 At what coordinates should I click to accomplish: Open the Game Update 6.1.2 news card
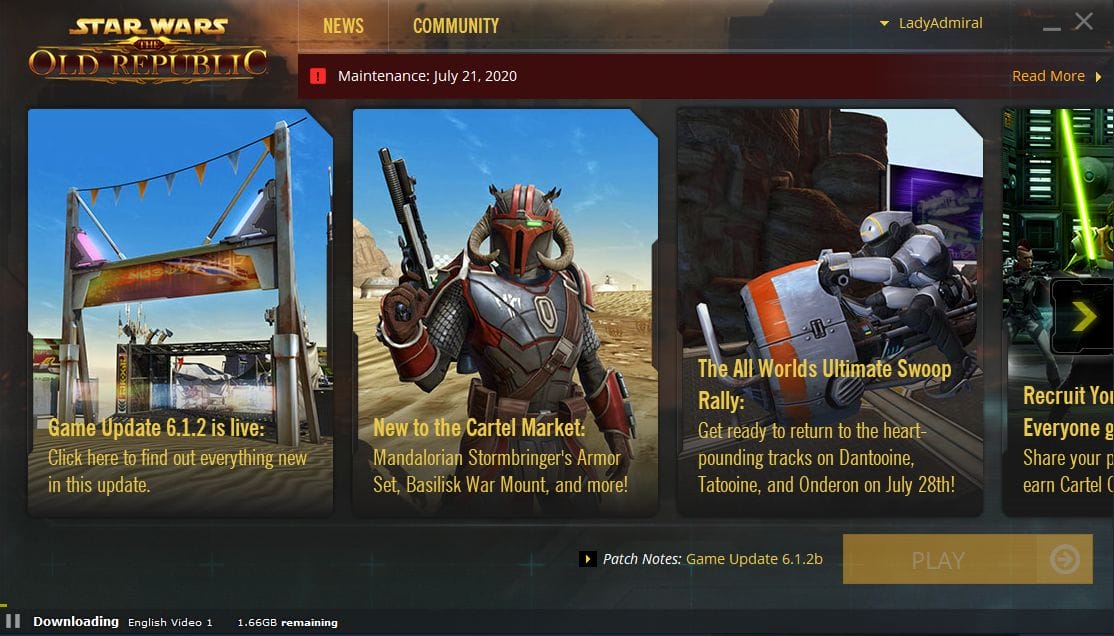pyautogui.click(x=180, y=311)
